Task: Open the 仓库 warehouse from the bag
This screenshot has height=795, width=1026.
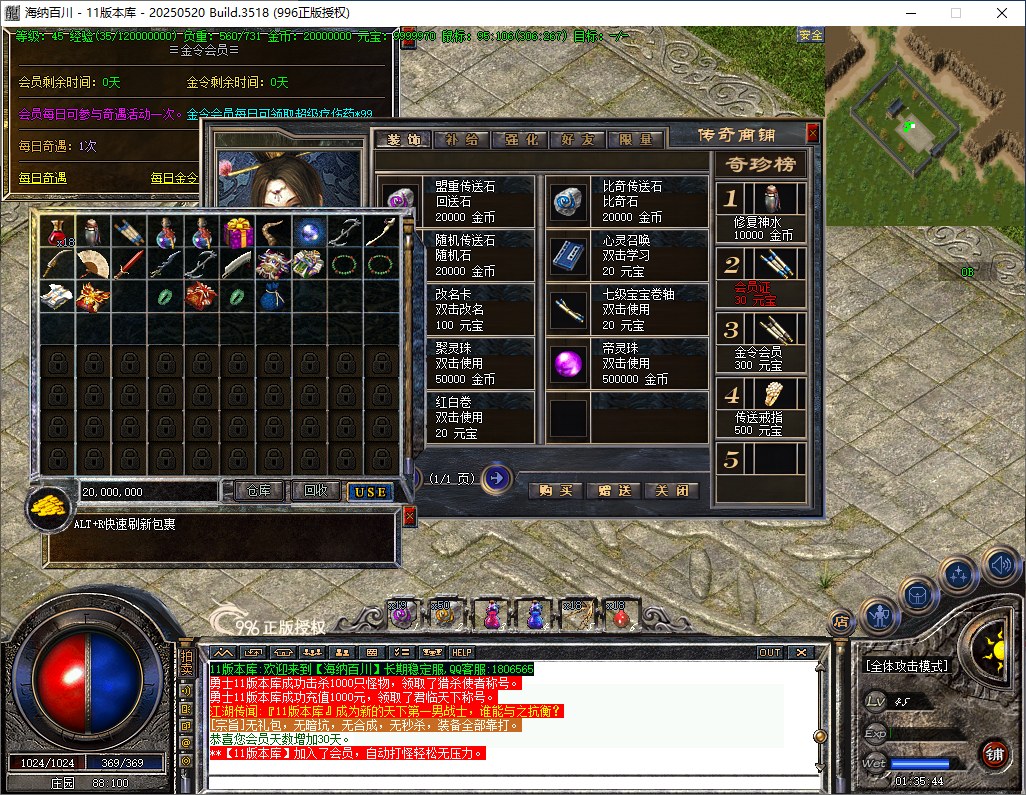Action: (x=259, y=491)
